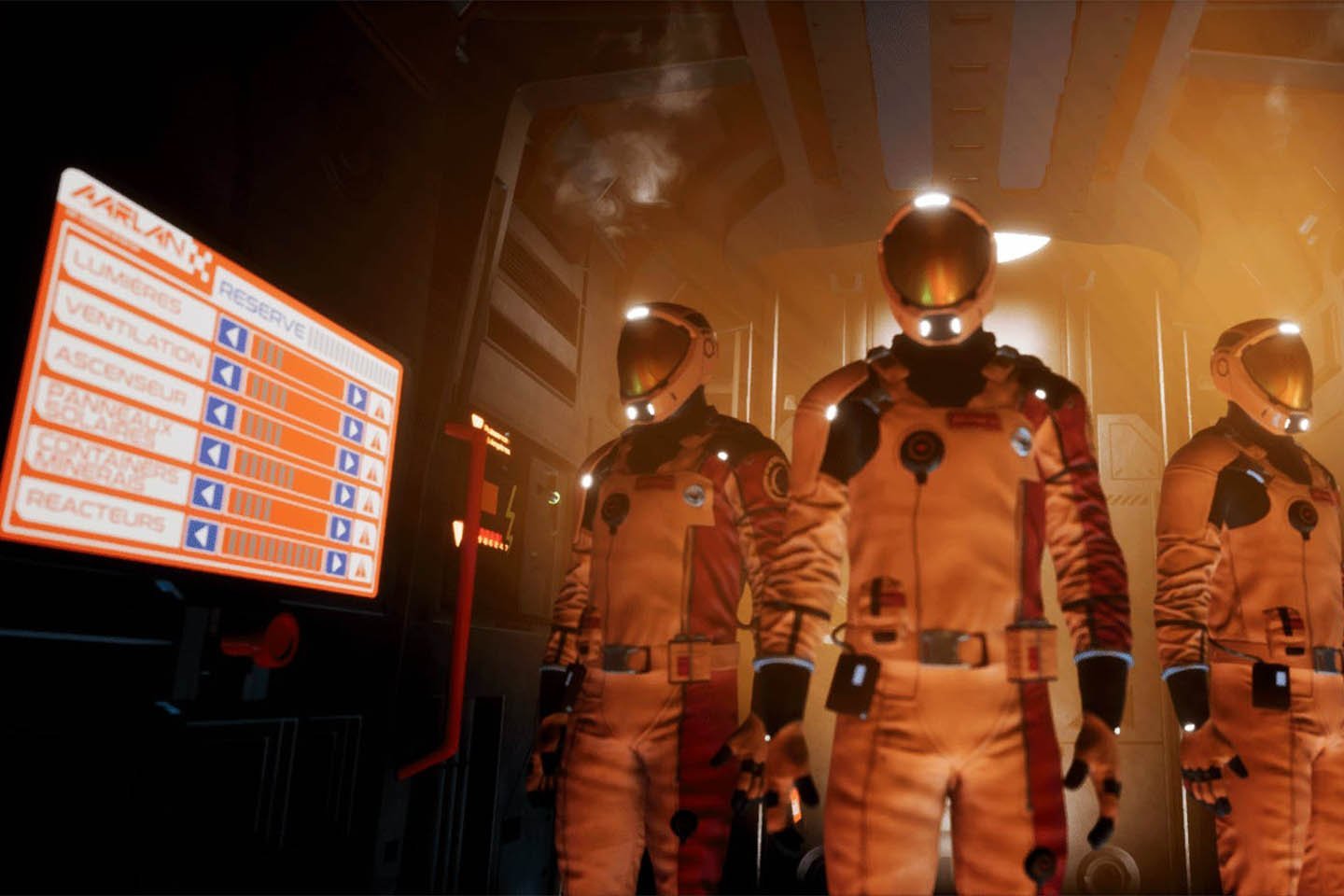Image resolution: width=1344 pixels, height=896 pixels.
Task: Lower Réacteurs power with left arrow
Action: click(x=201, y=536)
